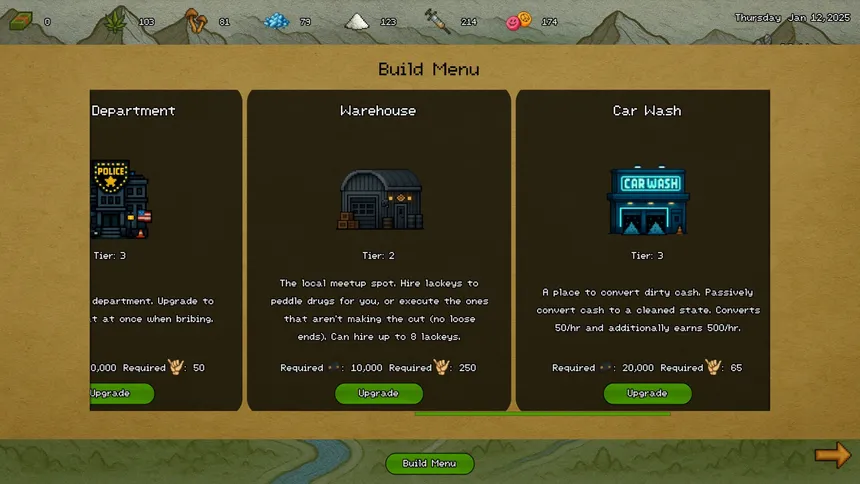The width and height of the screenshot is (860, 484).
Task: Click the orange right arrow button
Action: click(832, 456)
